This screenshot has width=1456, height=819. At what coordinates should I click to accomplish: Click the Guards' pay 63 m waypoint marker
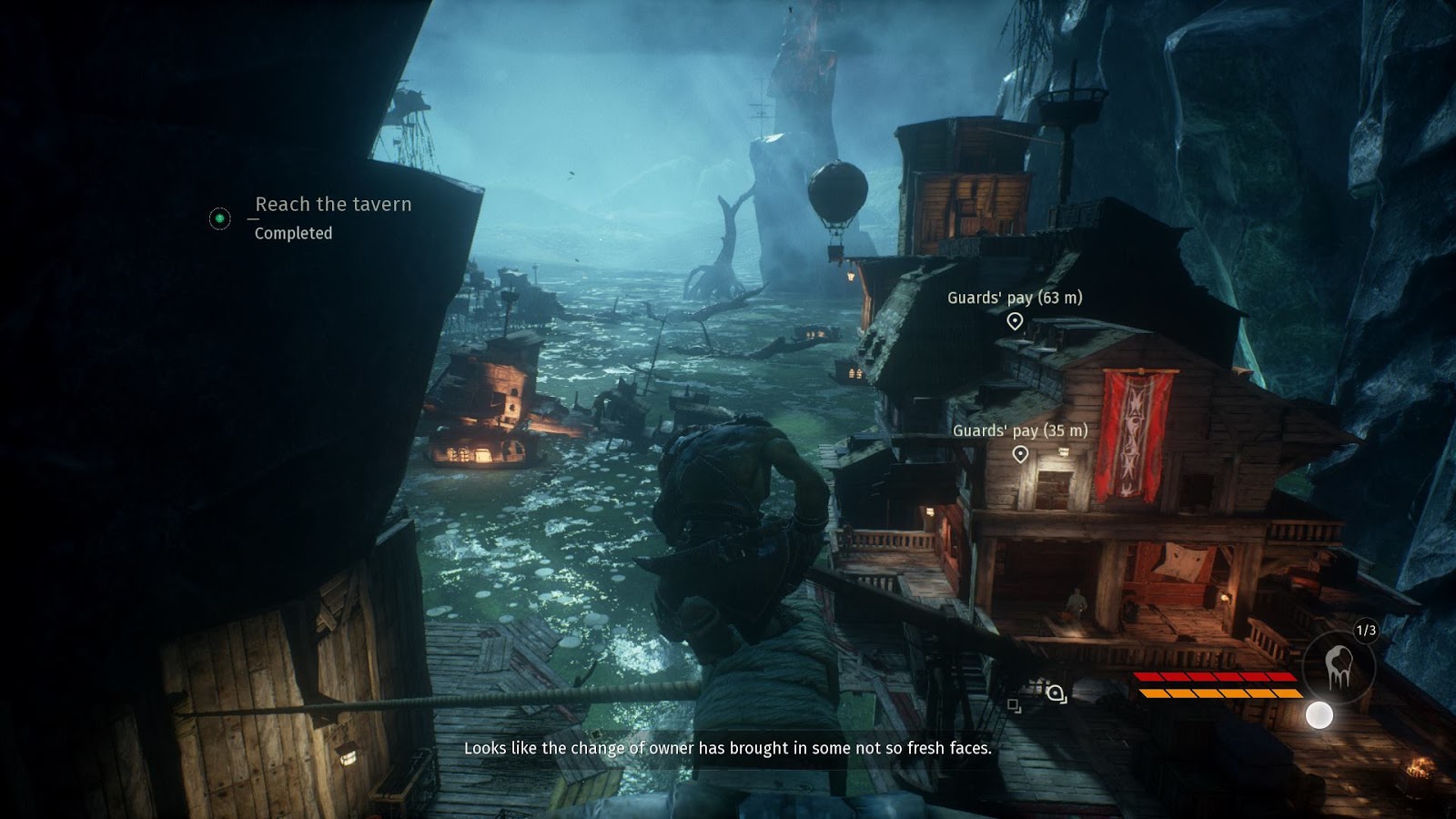(x=1015, y=320)
